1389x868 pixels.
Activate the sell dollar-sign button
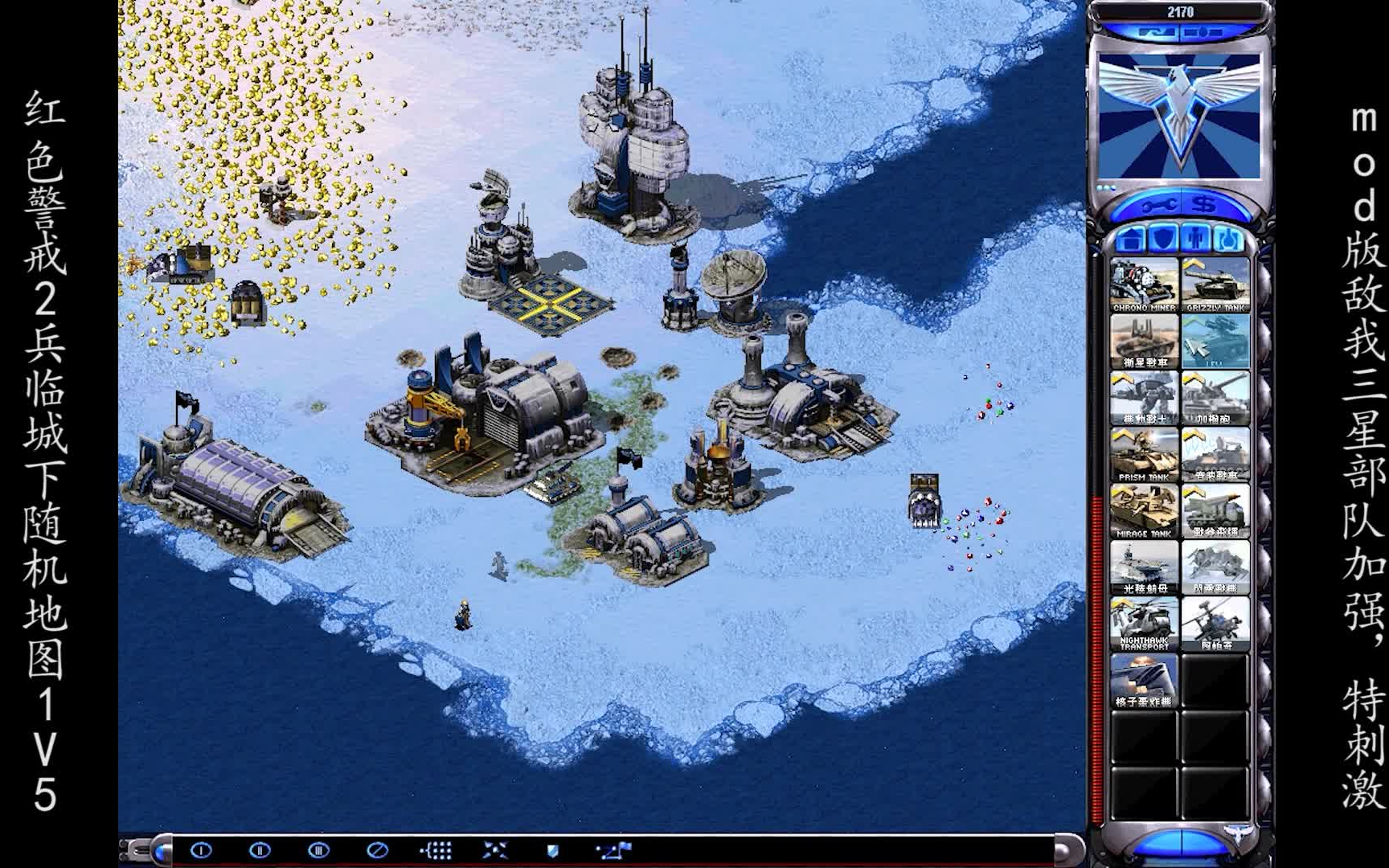[1203, 207]
